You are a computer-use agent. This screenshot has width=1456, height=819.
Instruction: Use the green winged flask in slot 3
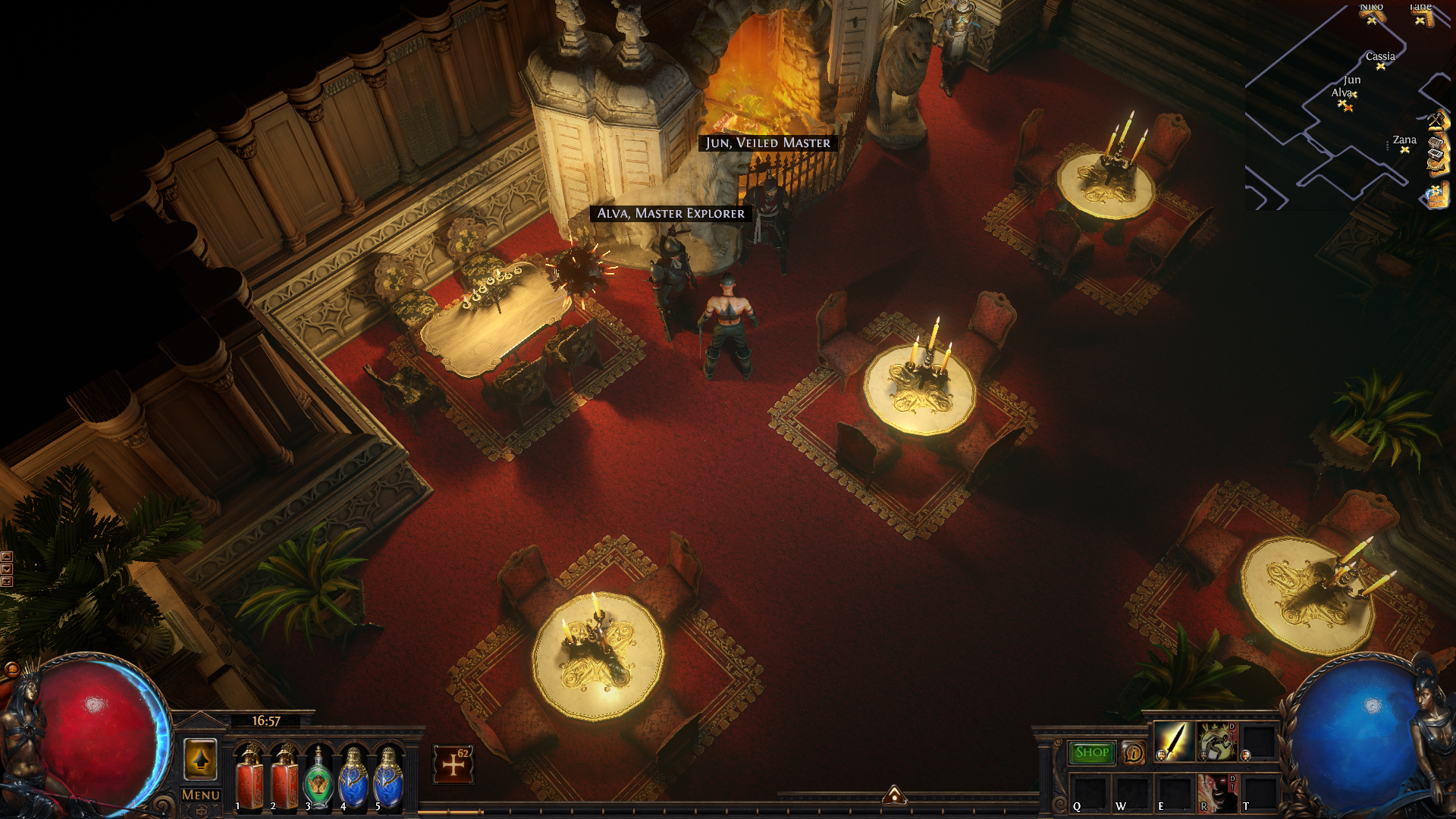318,778
